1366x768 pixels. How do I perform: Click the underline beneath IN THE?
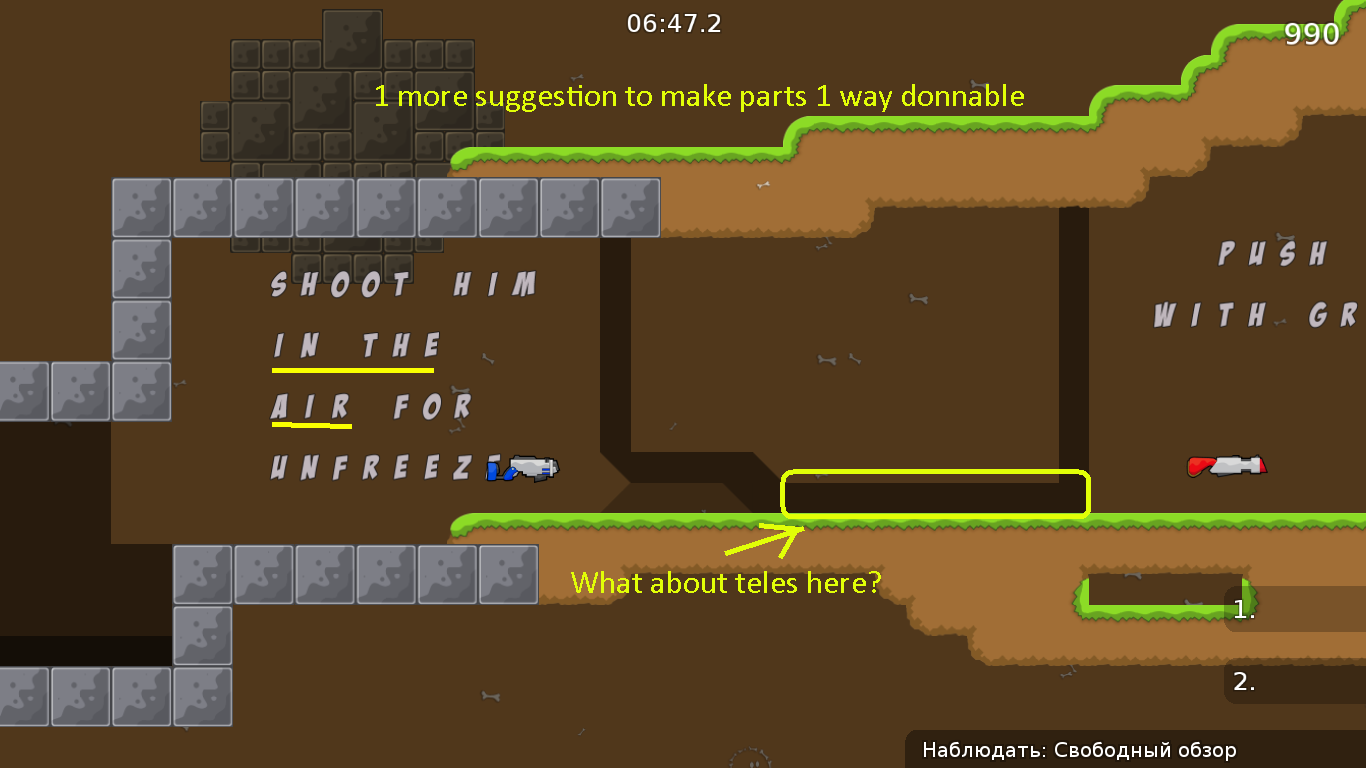coord(352,370)
